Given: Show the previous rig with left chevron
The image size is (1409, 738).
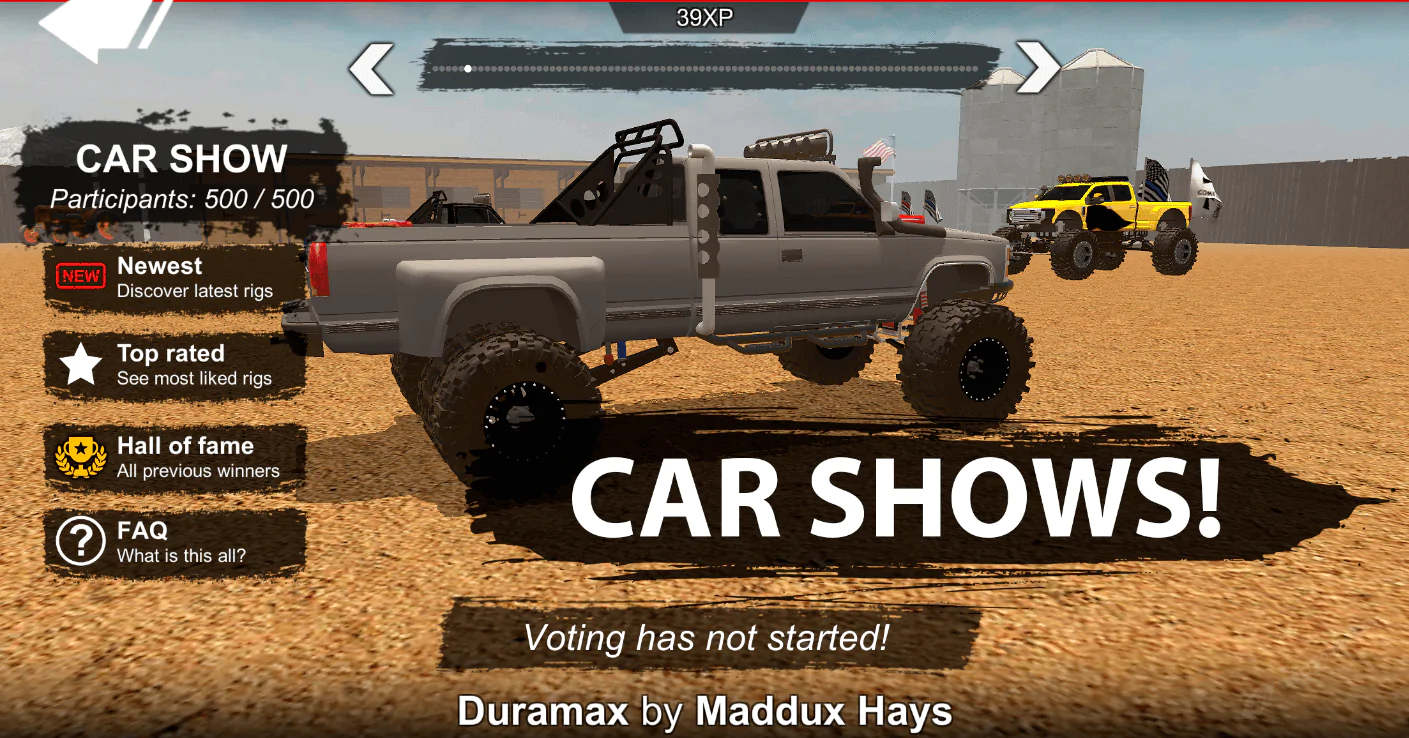Looking at the screenshot, I should click(x=371, y=69).
